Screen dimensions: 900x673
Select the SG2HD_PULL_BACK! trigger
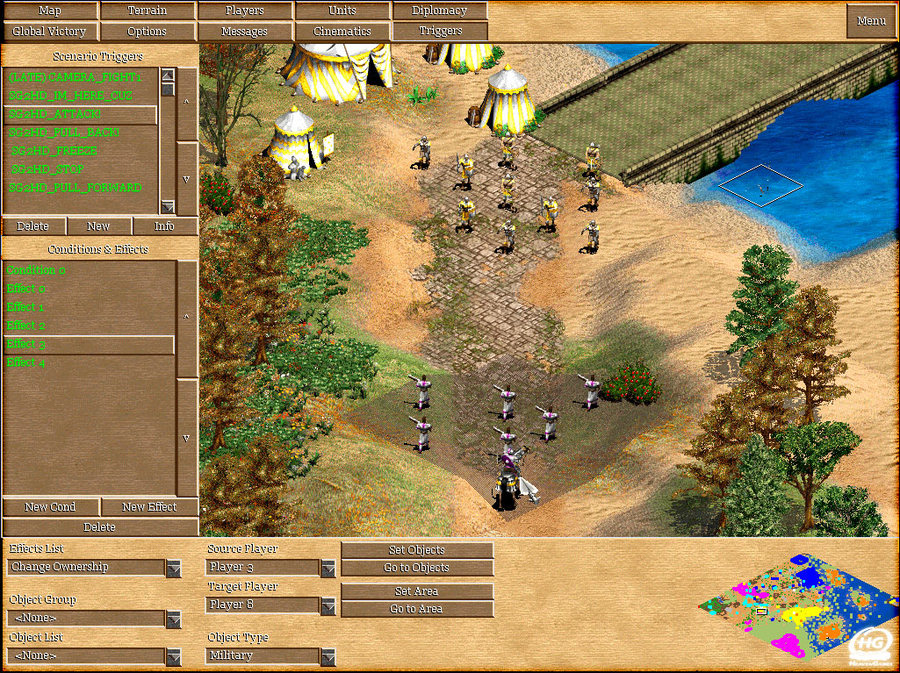(x=65, y=132)
